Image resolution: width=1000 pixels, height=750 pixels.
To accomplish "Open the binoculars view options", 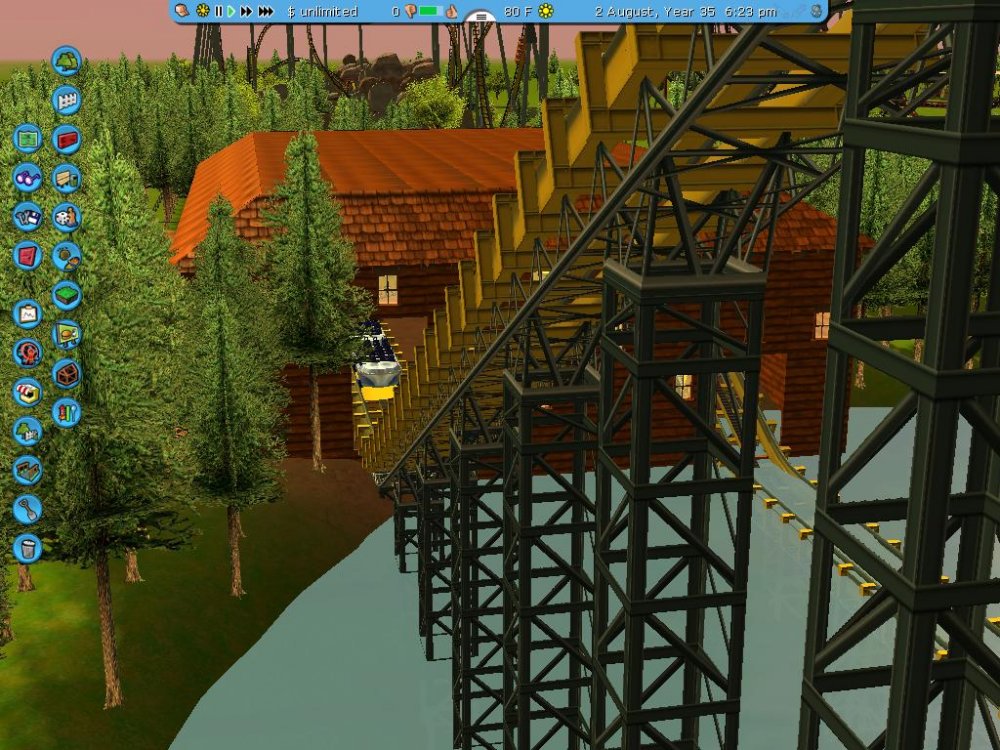I will [x=27, y=177].
